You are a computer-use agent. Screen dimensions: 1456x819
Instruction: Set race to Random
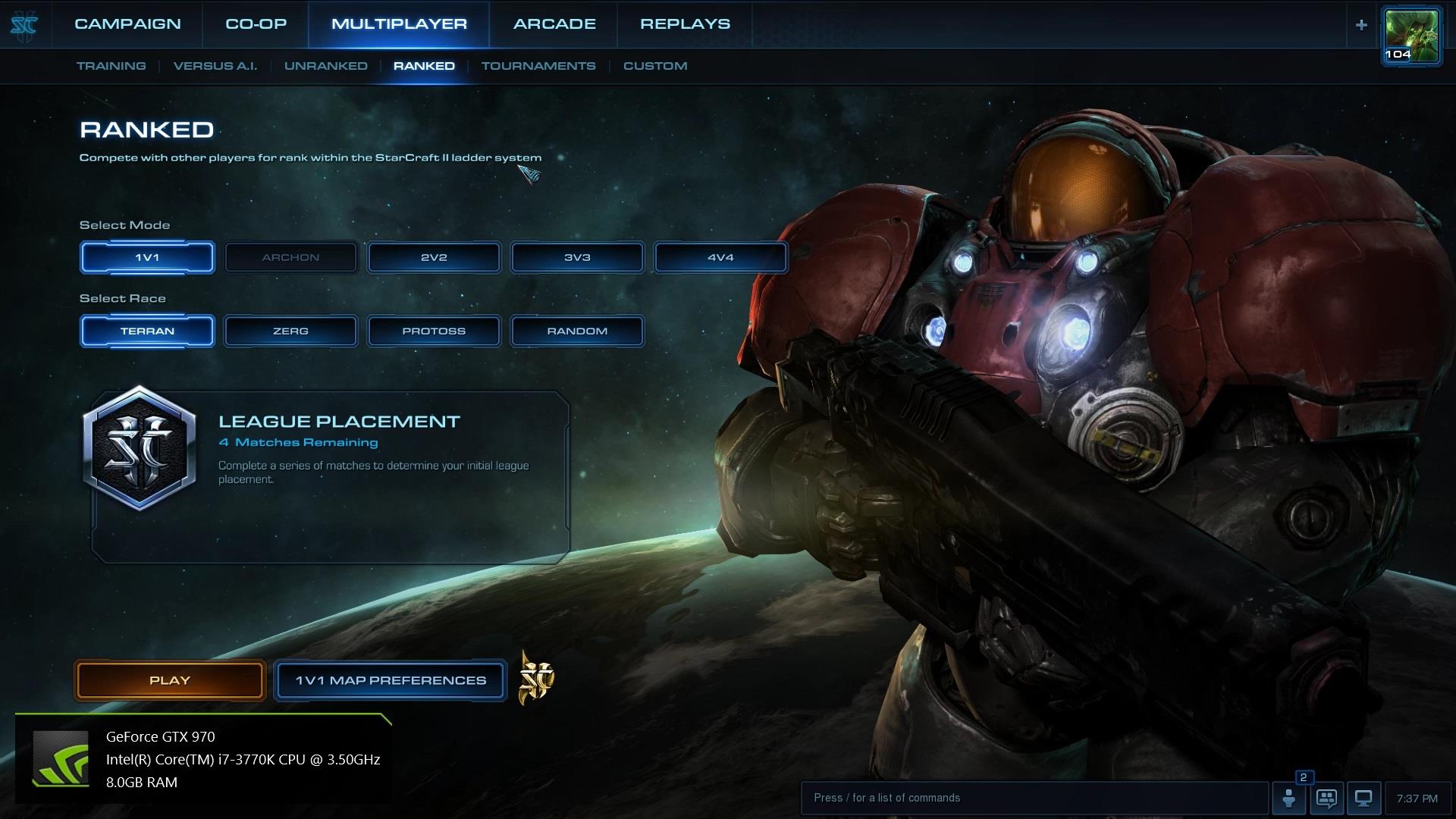click(577, 331)
